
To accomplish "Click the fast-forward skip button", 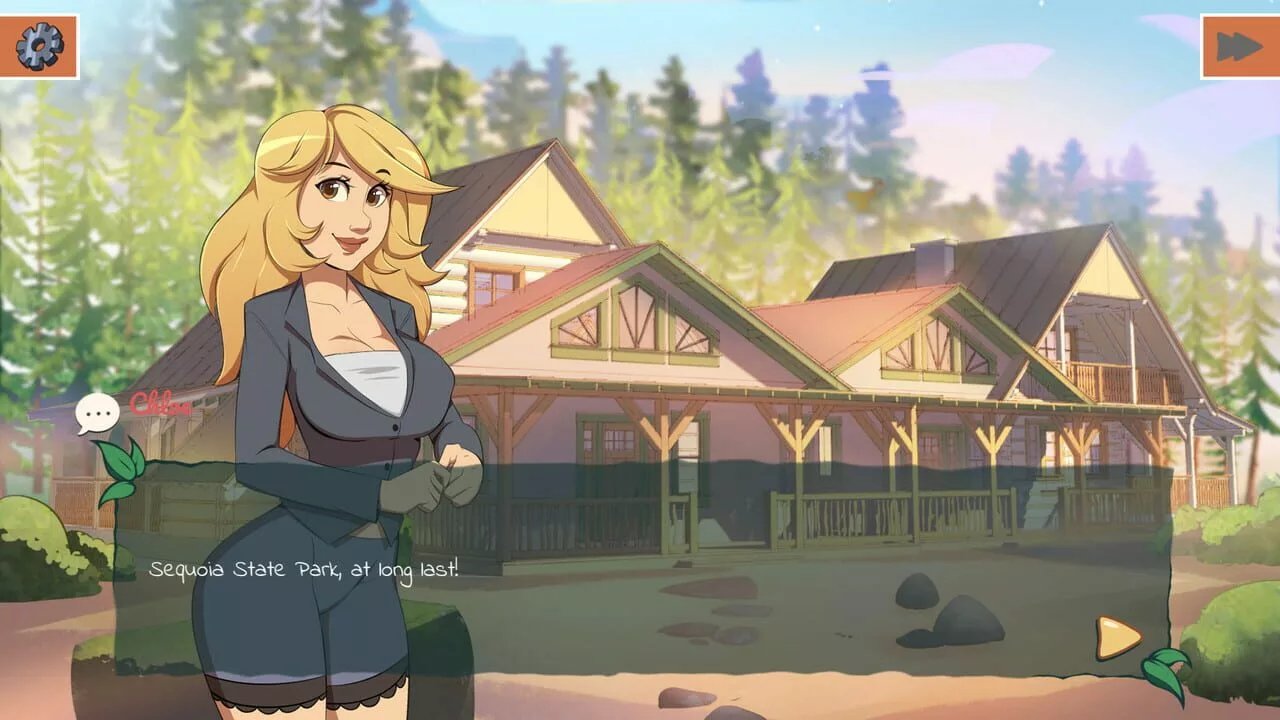I will click(x=1239, y=46).
